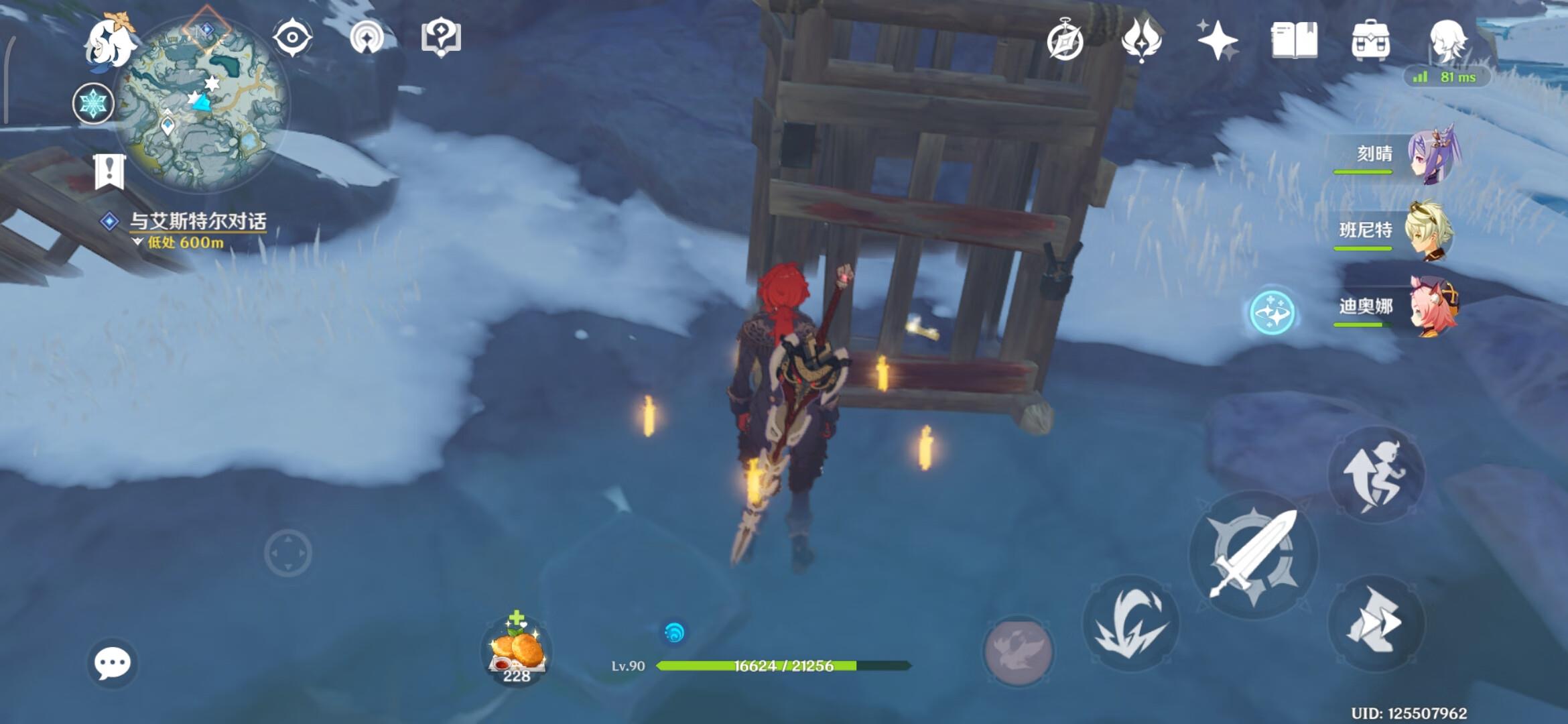Open the Paimon menu
Screen dimensions: 1568x724
pos(109,42)
